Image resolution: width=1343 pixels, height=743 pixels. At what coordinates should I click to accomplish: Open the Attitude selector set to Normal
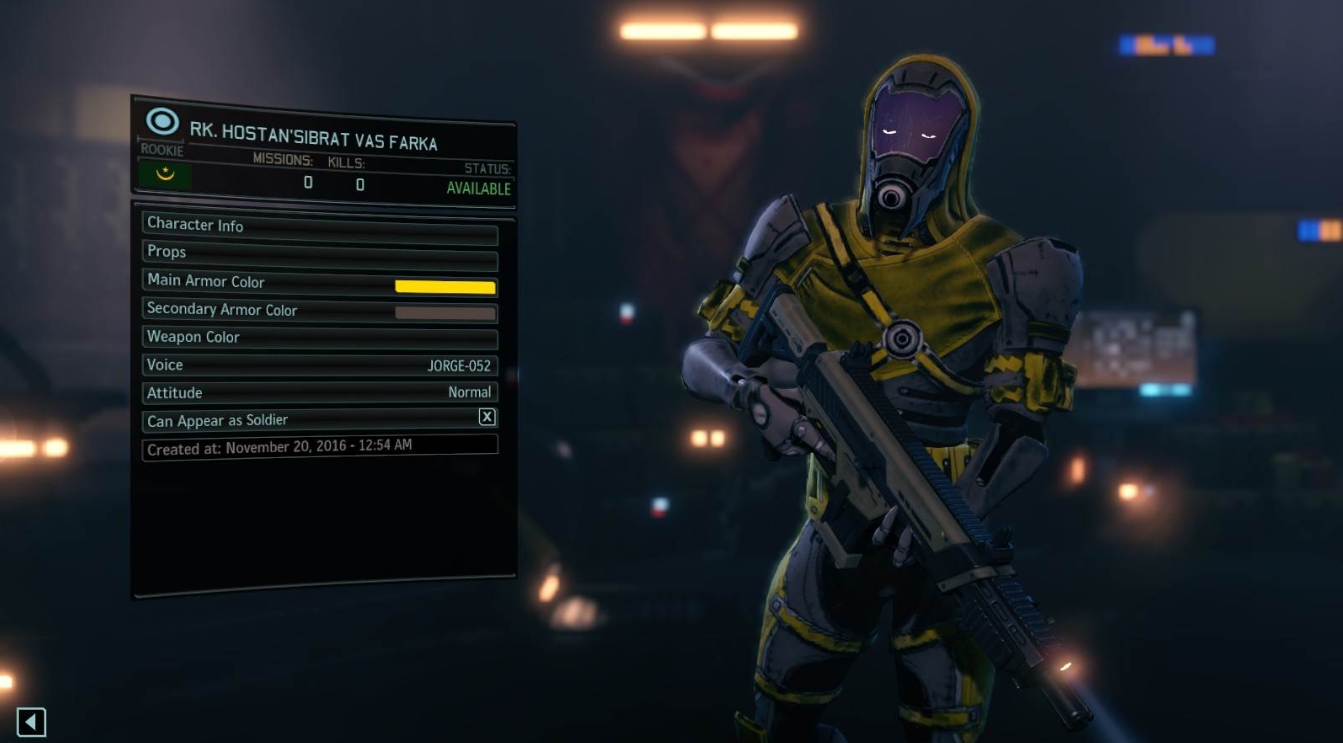click(x=320, y=392)
